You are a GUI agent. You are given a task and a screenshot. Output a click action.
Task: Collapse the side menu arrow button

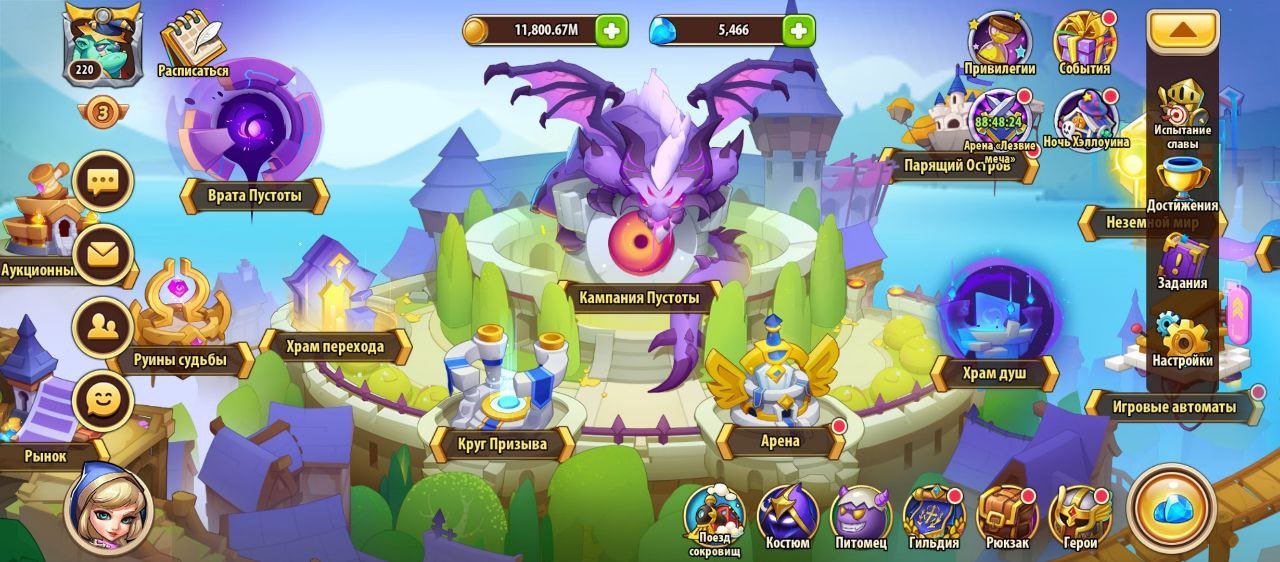pos(1182,31)
